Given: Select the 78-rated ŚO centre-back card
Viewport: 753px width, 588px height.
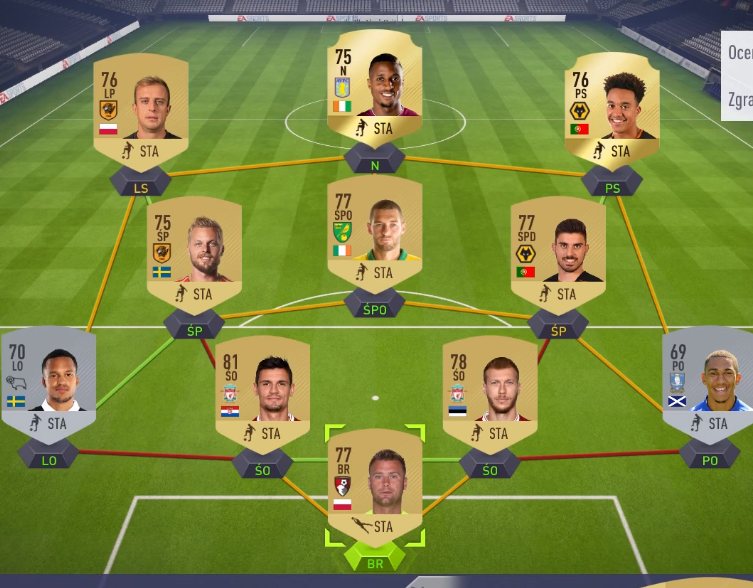Looking at the screenshot, I should click(490, 391).
